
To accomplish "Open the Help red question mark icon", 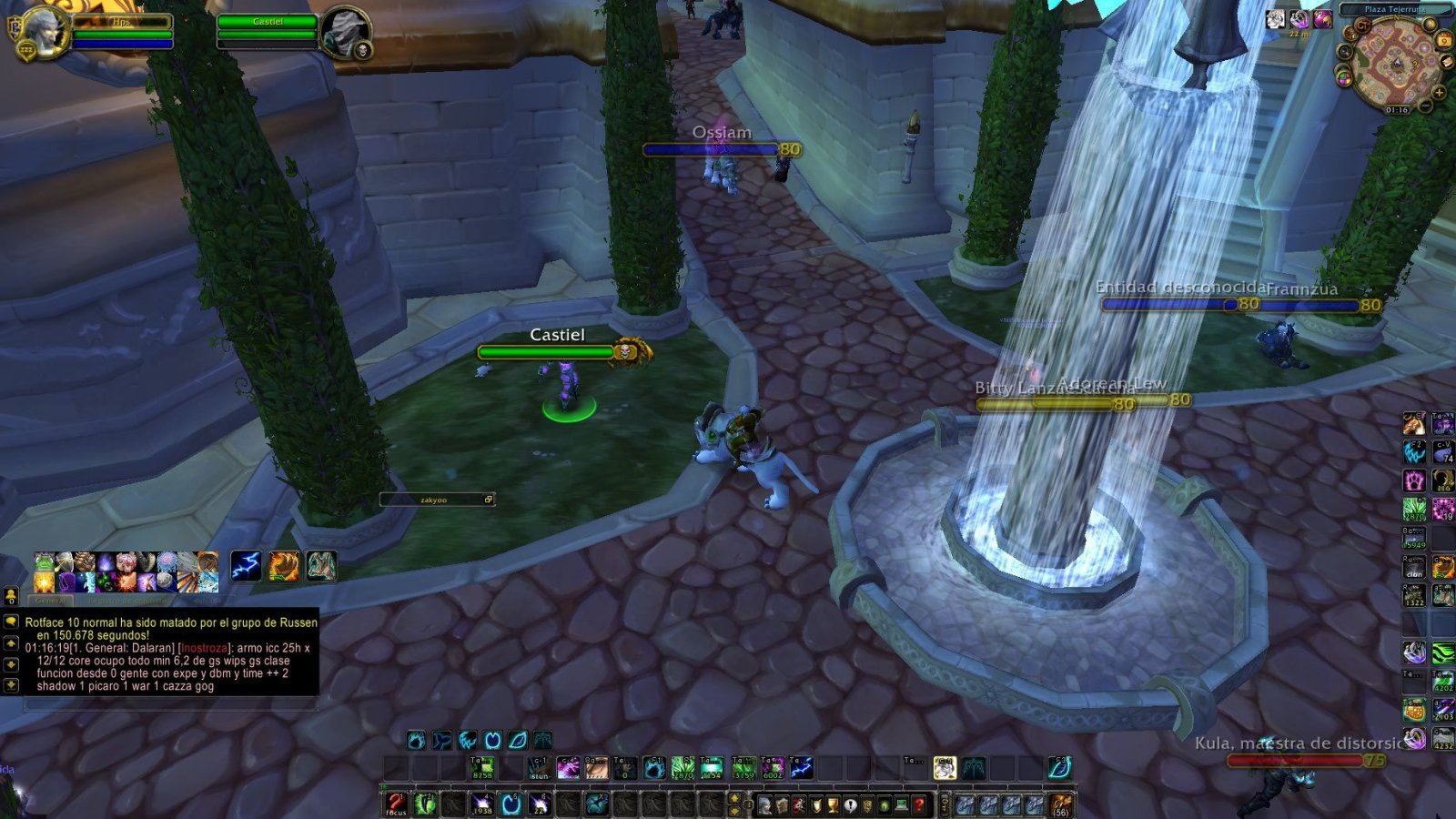I will 919,805.
